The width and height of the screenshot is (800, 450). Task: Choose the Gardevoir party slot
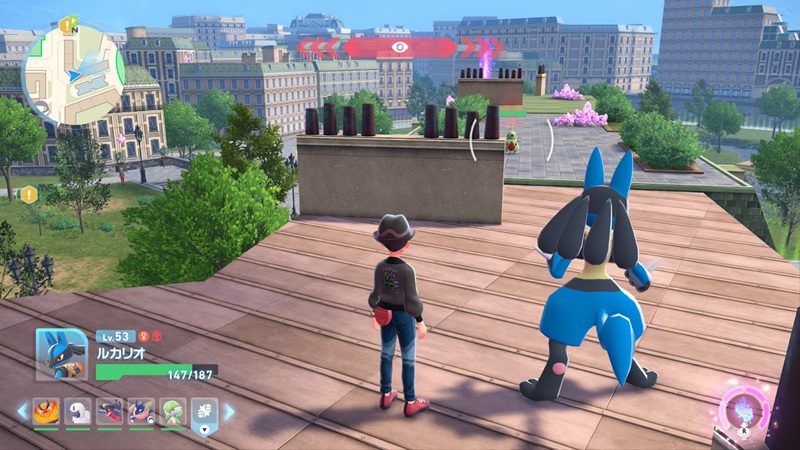pos(172,411)
